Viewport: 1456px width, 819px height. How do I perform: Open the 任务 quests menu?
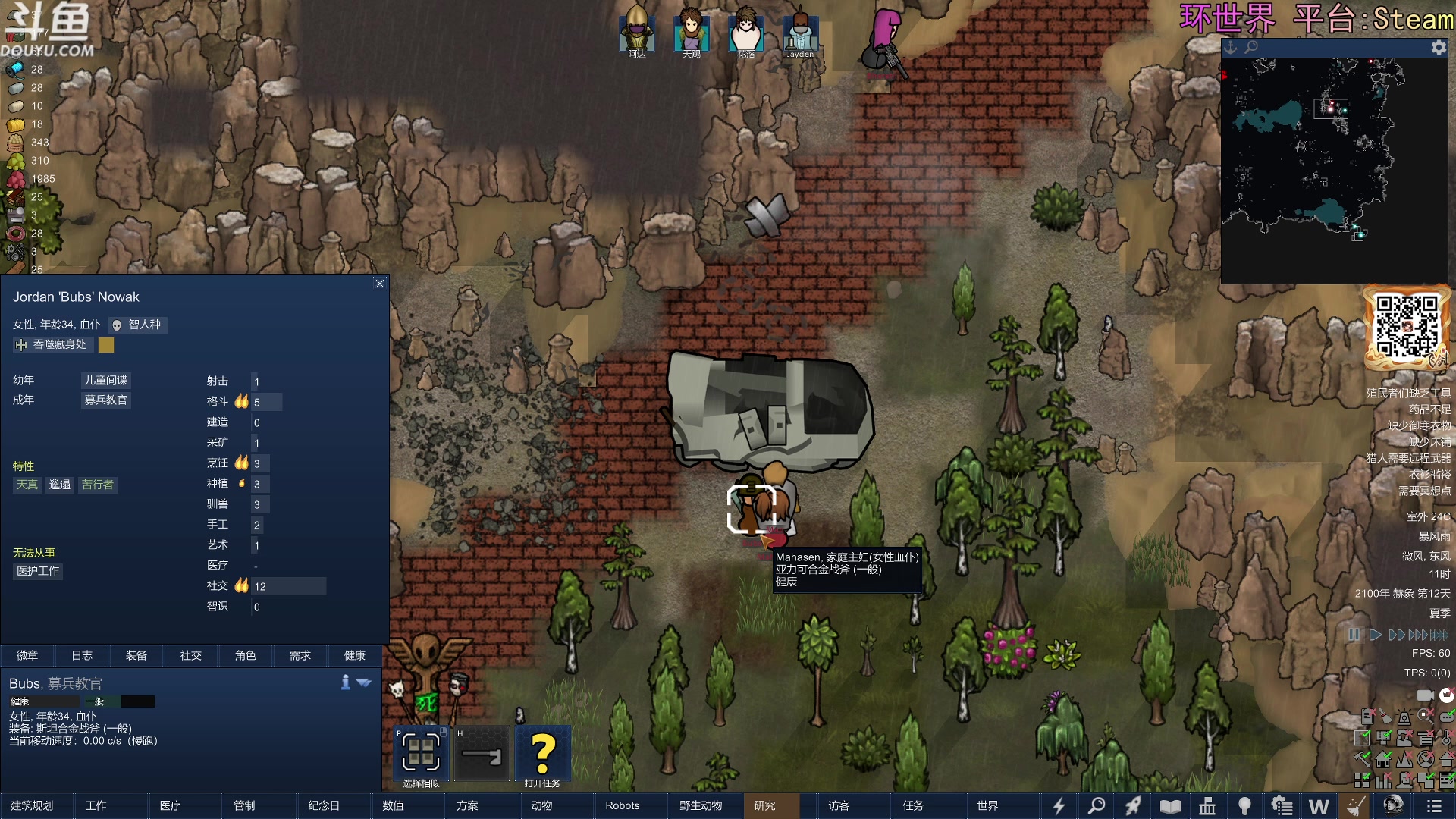[x=913, y=805]
